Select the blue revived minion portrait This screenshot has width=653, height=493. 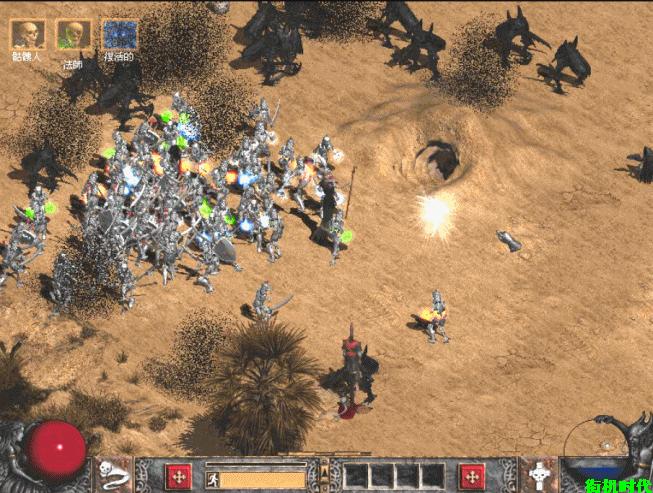pyautogui.click(x=120, y=34)
